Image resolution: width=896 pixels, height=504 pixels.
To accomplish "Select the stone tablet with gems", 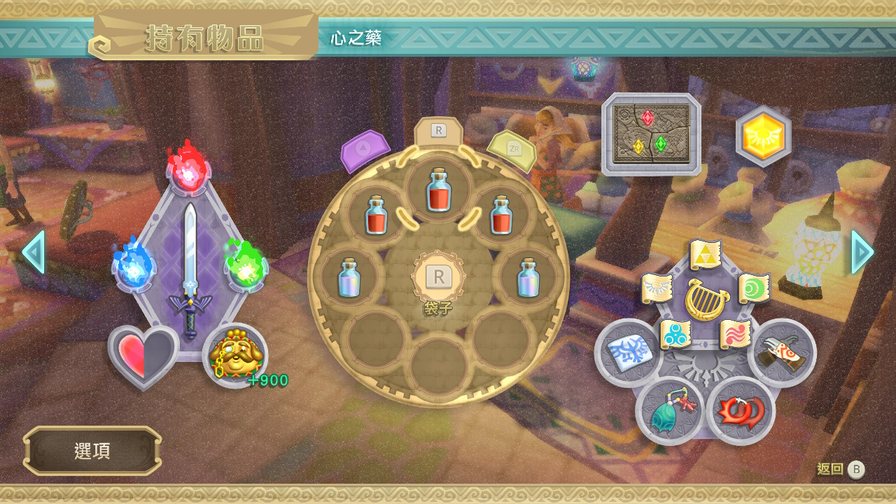I will coord(651,134).
